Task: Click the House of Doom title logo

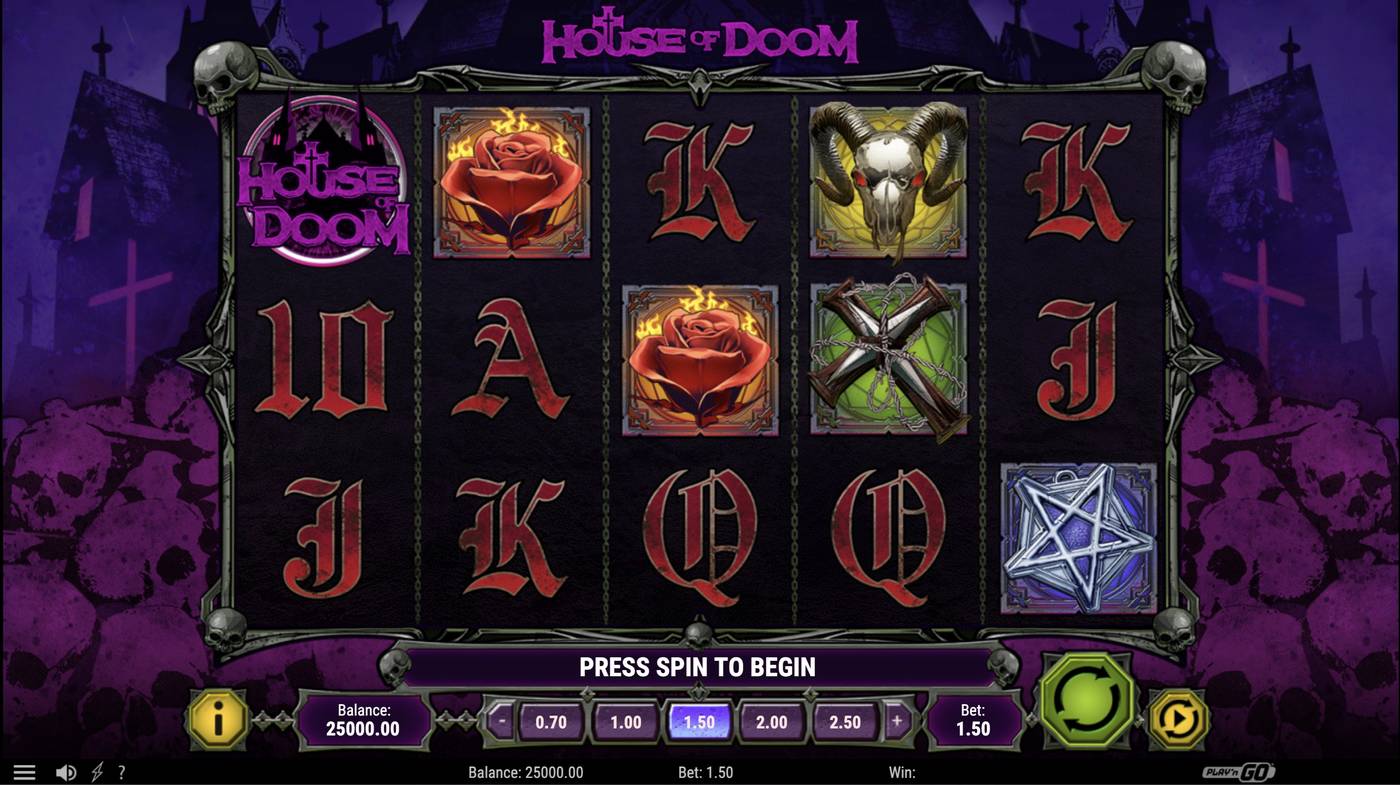Action: [700, 40]
